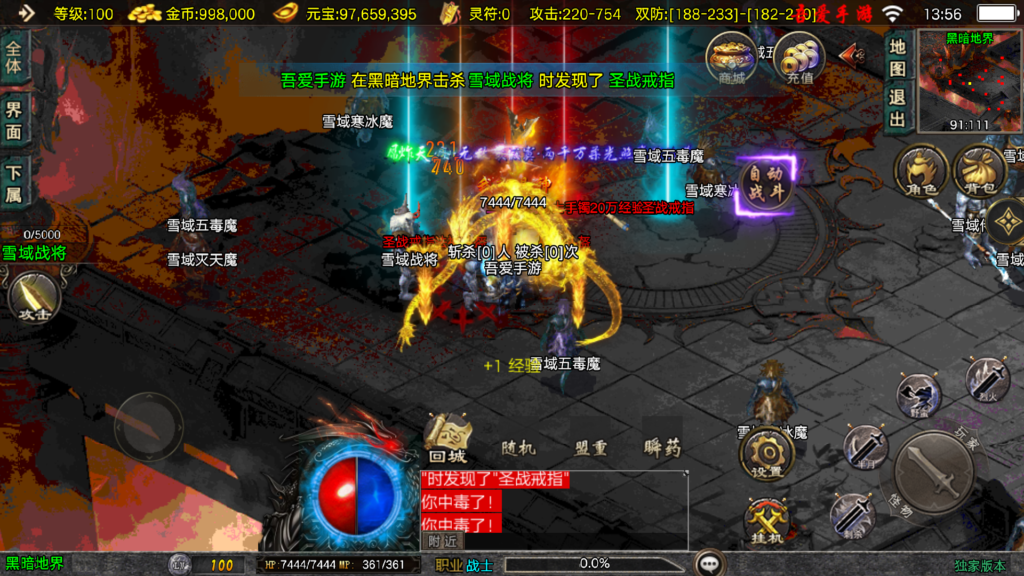Select the 界面 tab
This screenshot has height=576, width=1024.
pyautogui.click(x=14, y=120)
